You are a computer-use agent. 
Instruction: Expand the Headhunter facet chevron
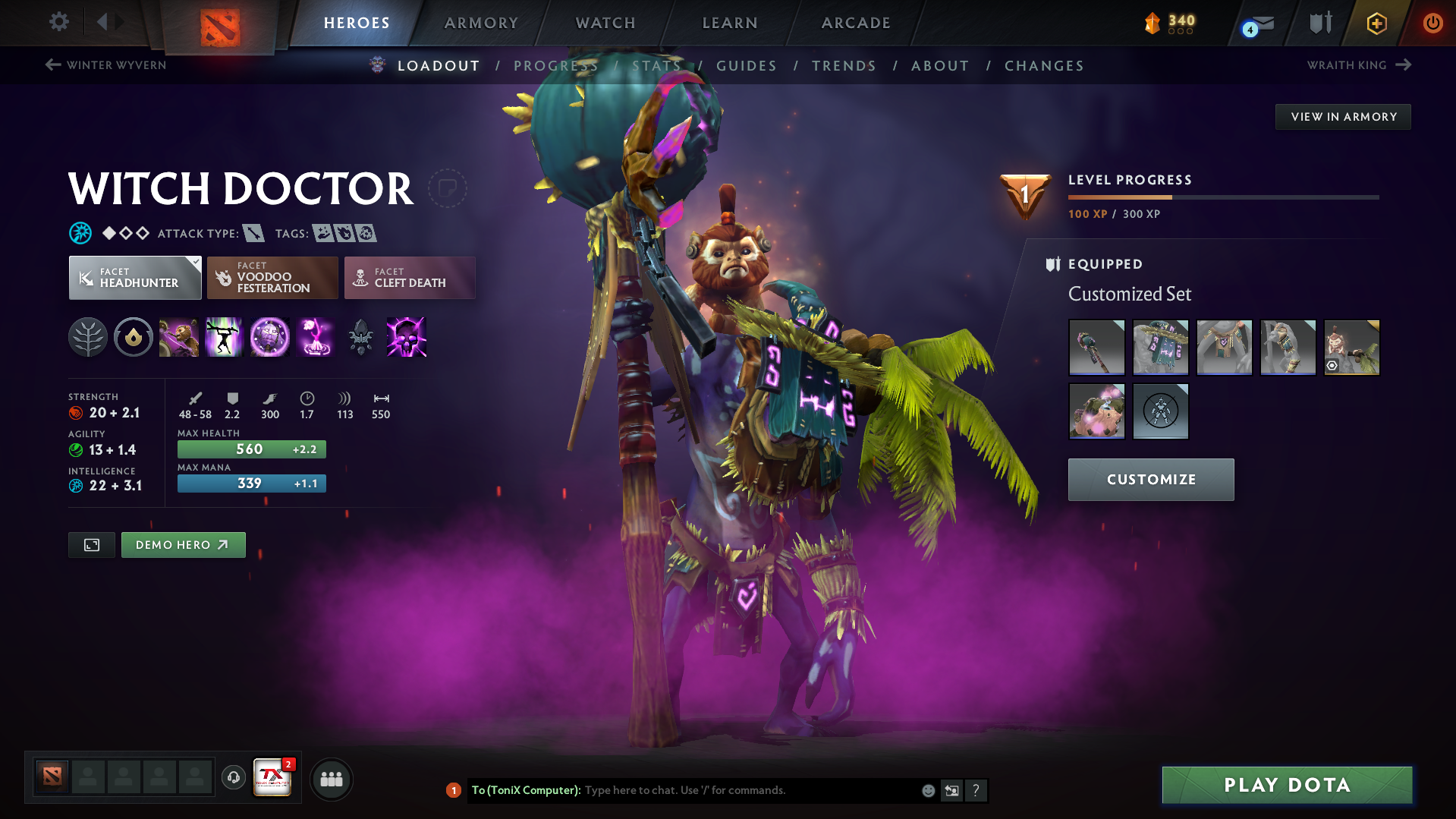(197, 262)
